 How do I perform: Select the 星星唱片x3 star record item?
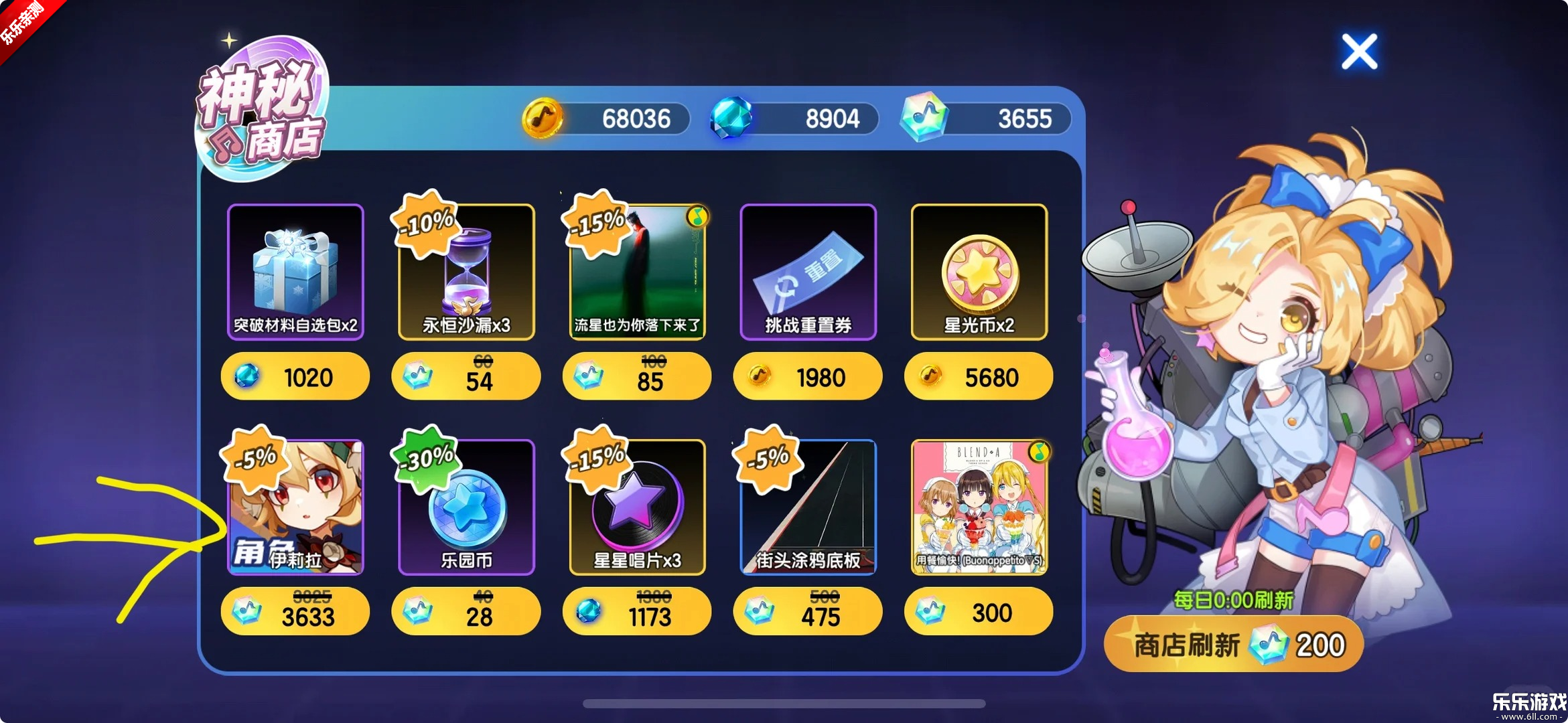[636, 509]
